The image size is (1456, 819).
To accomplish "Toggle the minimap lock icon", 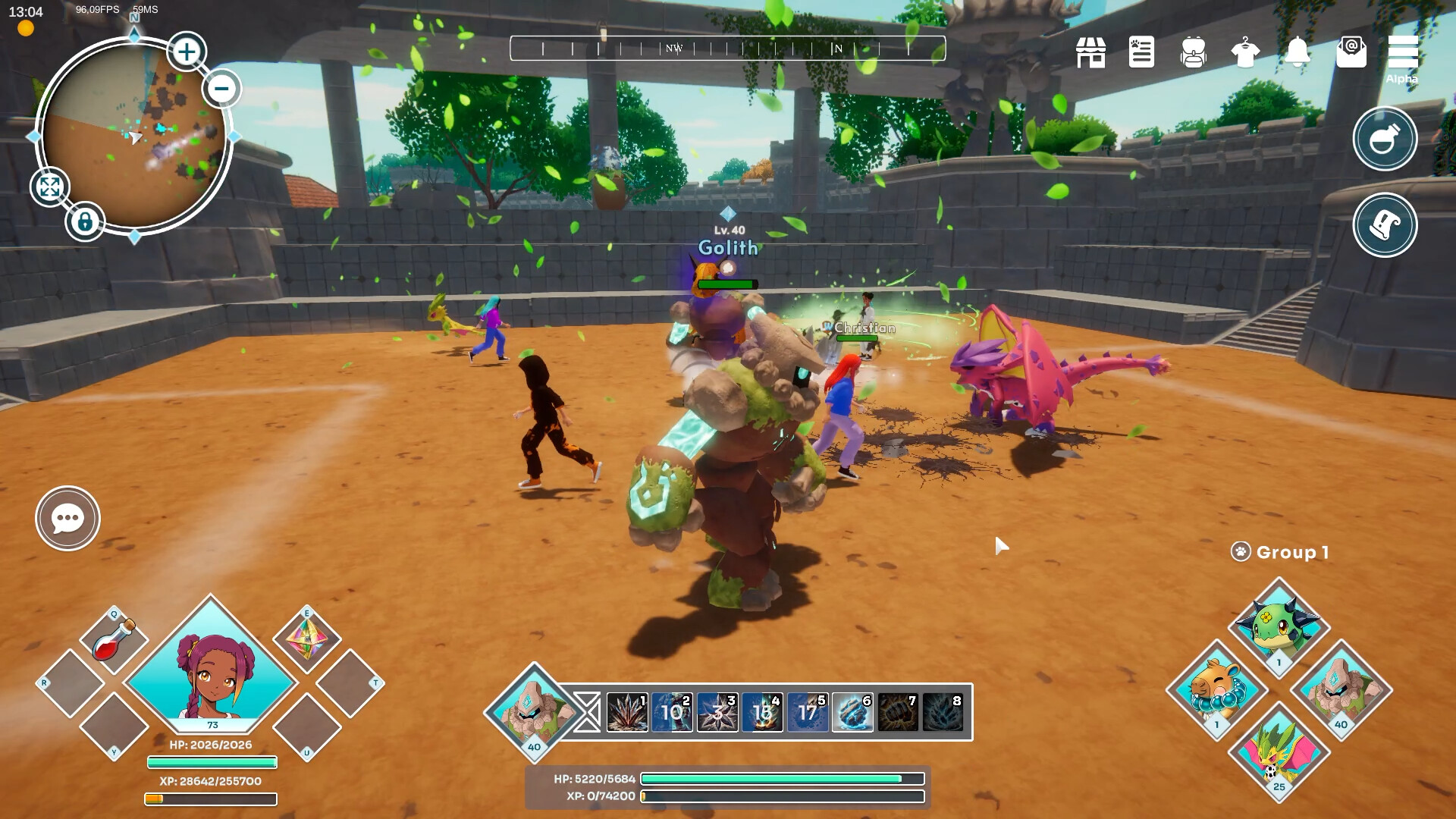I will (85, 222).
